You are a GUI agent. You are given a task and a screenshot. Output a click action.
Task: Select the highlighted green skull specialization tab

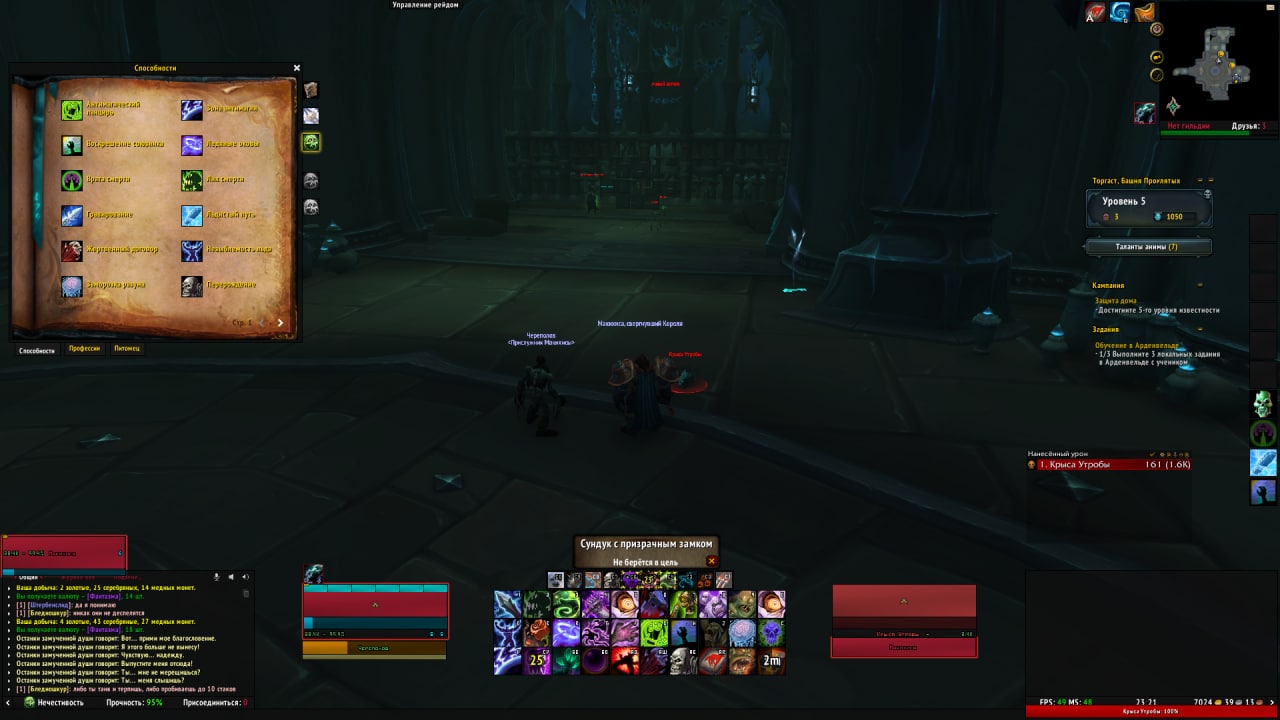coord(311,142)
